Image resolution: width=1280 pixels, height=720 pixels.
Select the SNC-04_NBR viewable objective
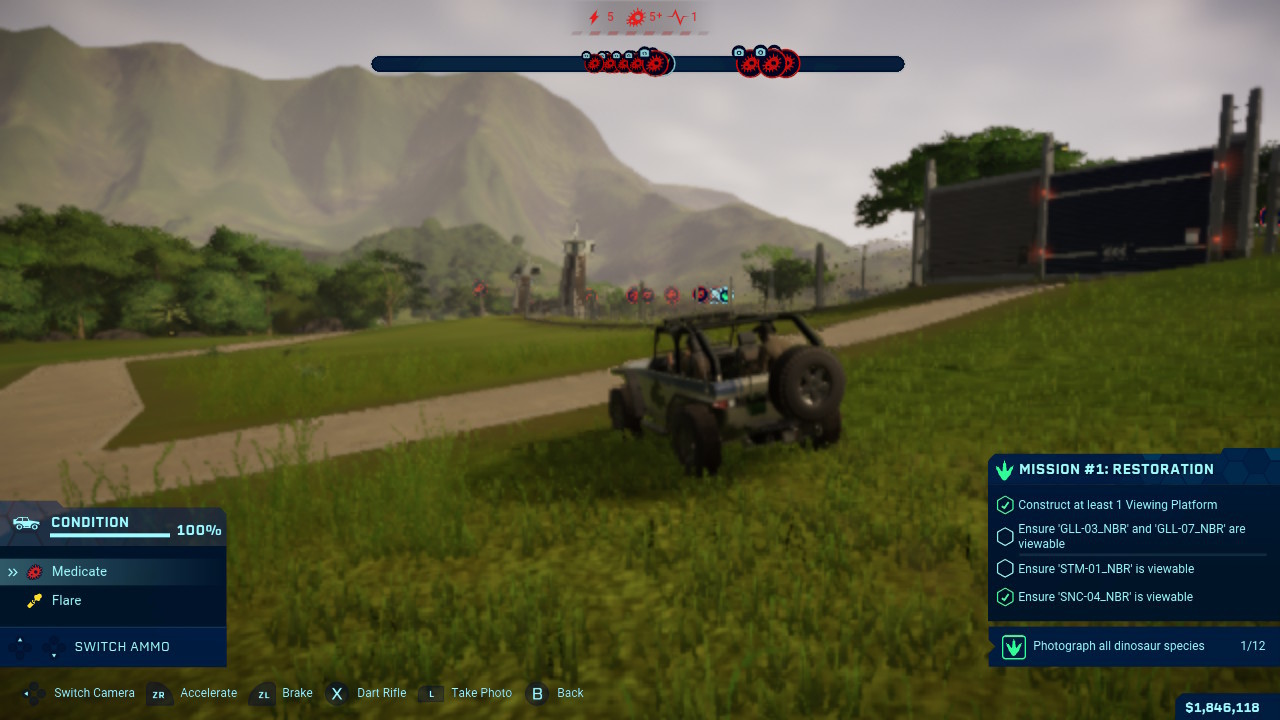tap(1105, 597)
